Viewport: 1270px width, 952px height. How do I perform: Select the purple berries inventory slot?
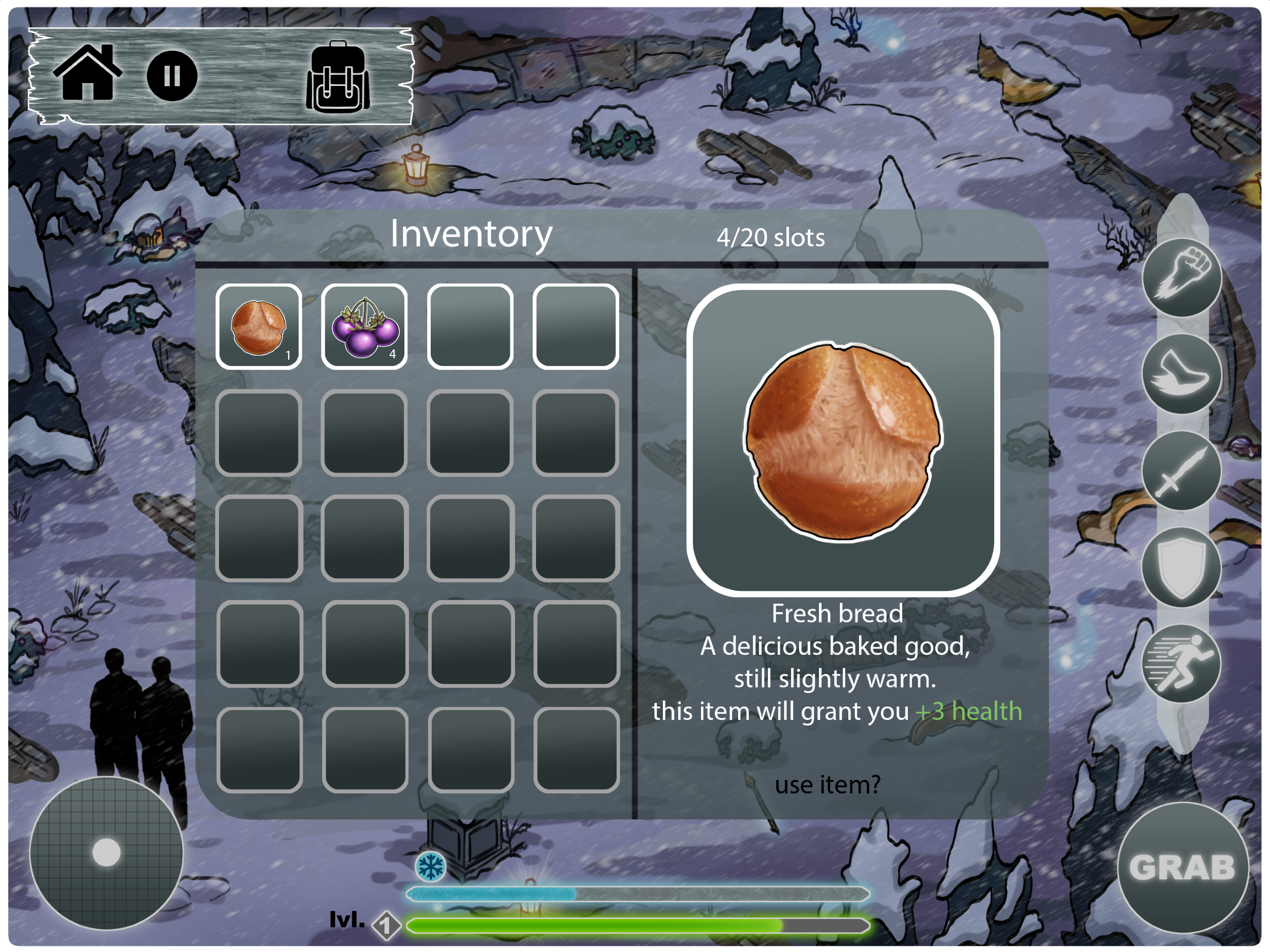[x=364, y=327]
